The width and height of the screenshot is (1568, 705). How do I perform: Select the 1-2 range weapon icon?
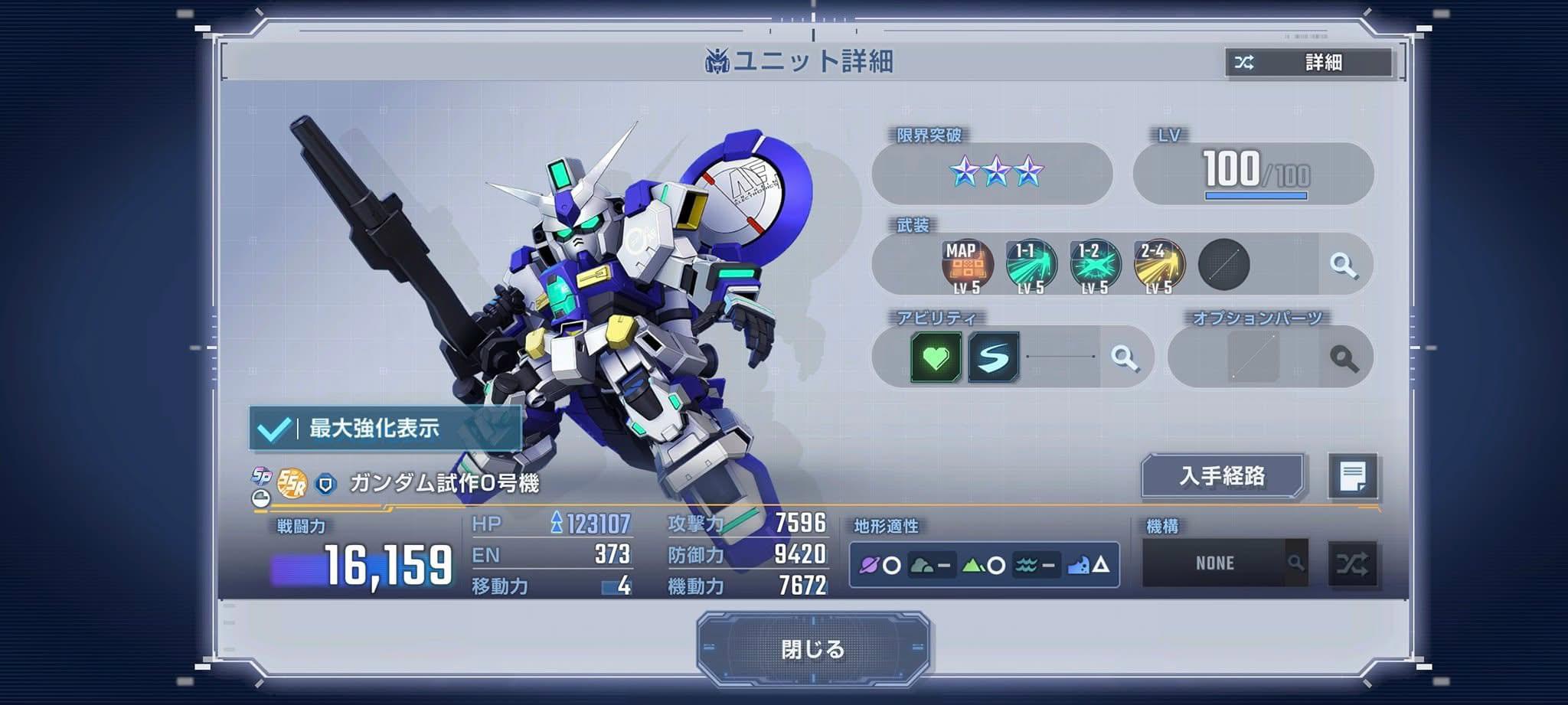coord(1095,266)
